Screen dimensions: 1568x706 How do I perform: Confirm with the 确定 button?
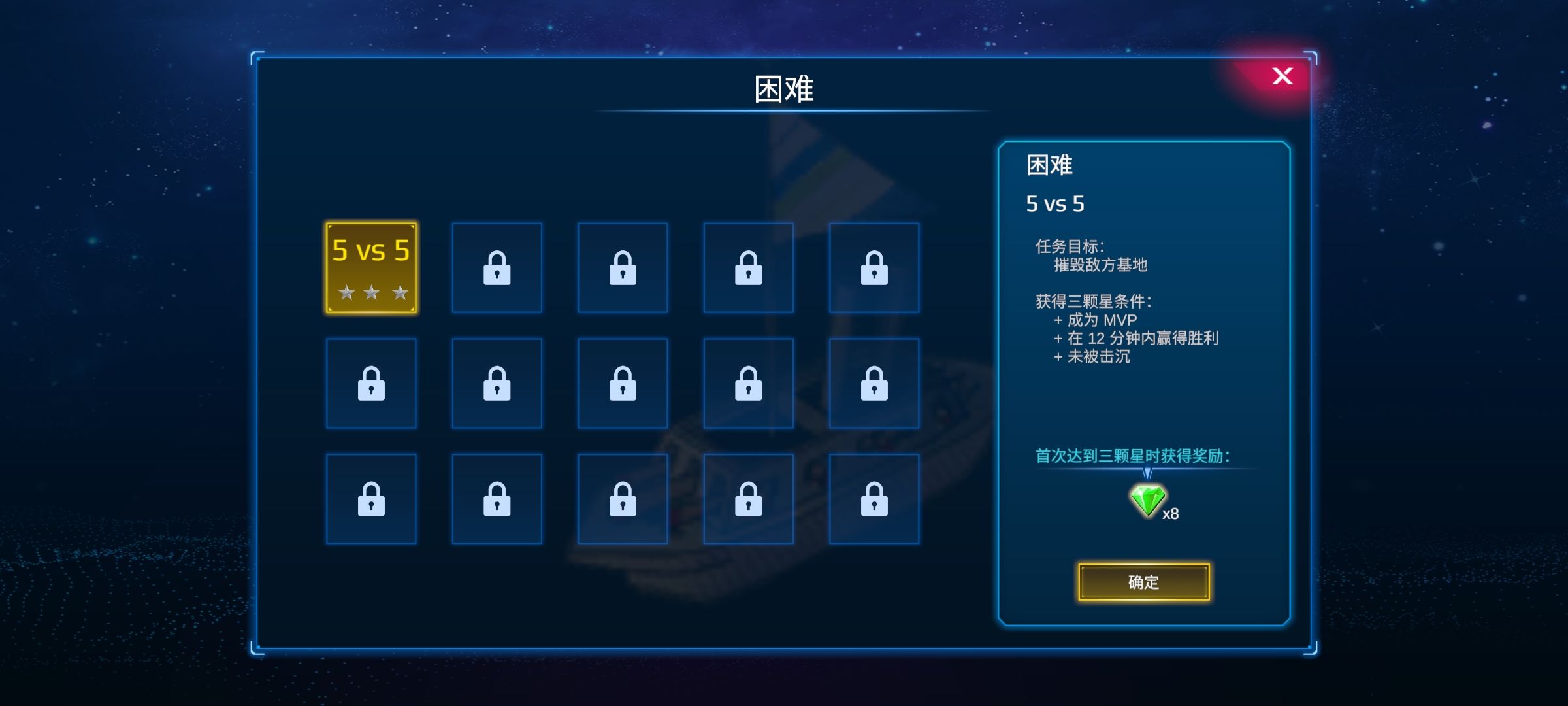pyautogui.click(x=1143, y=582)
